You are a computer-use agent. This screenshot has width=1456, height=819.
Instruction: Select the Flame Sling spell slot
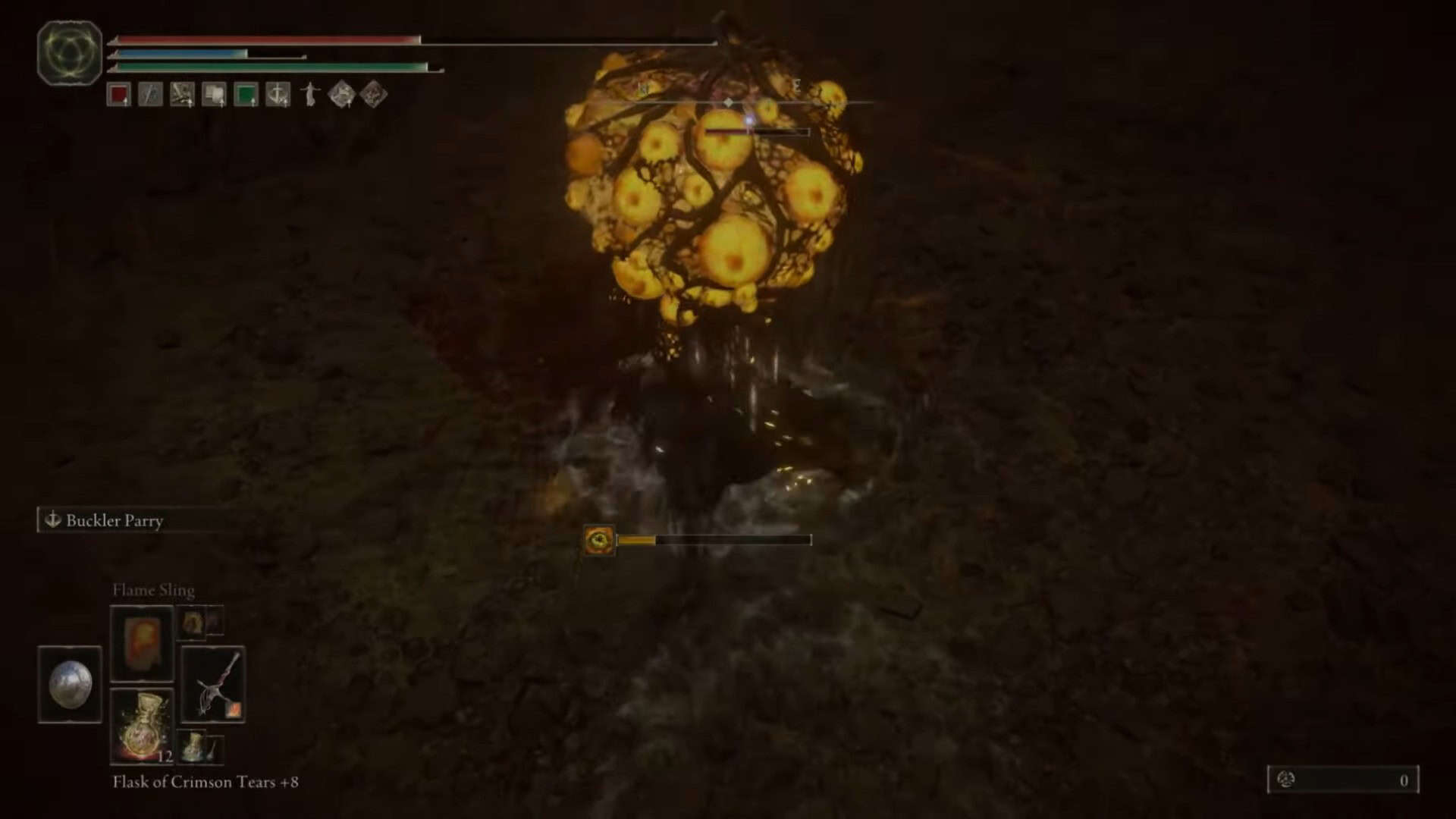[142, 642]
